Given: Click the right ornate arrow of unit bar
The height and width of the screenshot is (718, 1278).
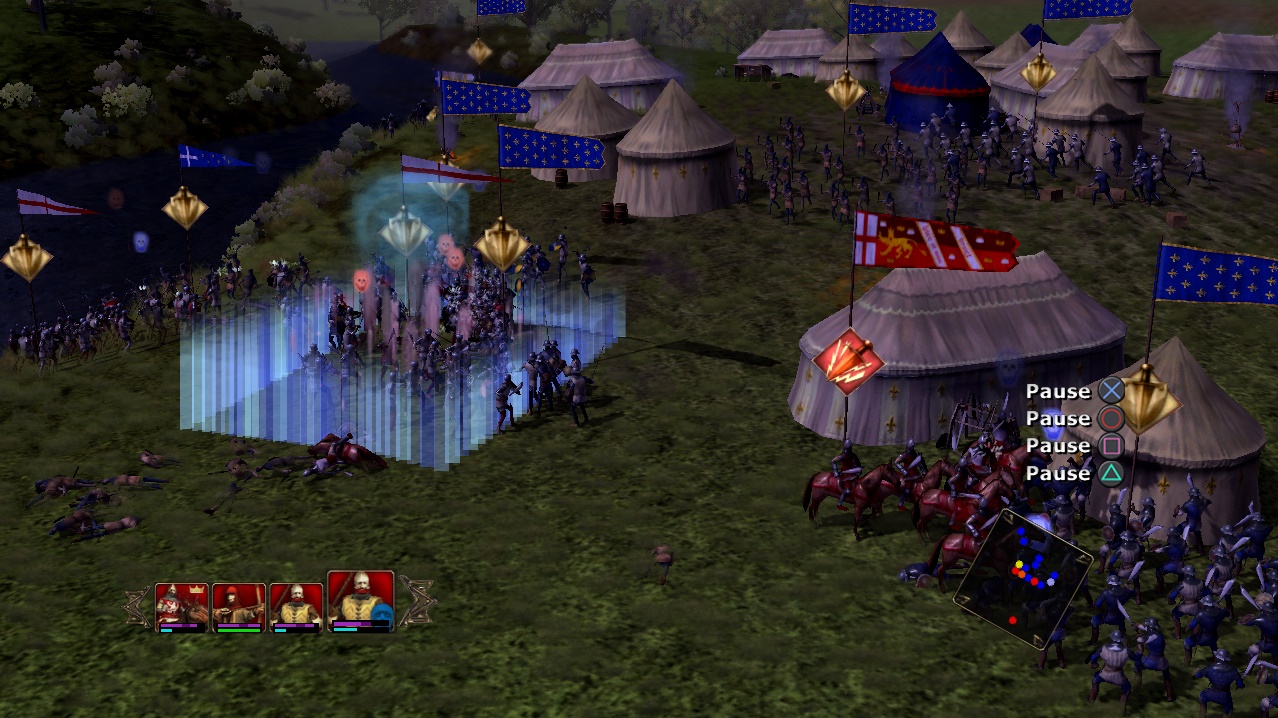Looking at the screenshot, I should point(416,603).
